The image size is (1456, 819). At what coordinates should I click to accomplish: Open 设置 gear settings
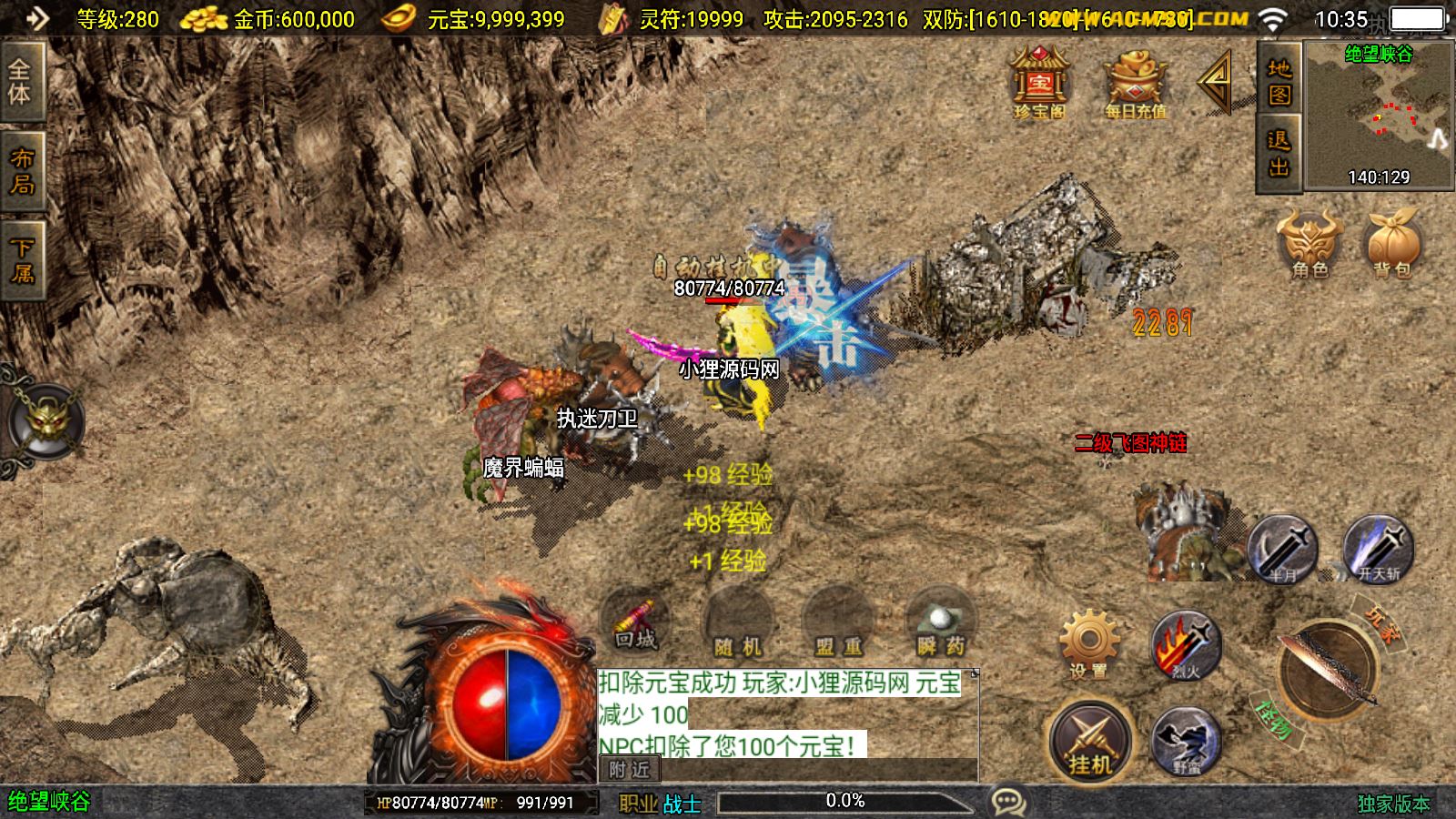1089,644
